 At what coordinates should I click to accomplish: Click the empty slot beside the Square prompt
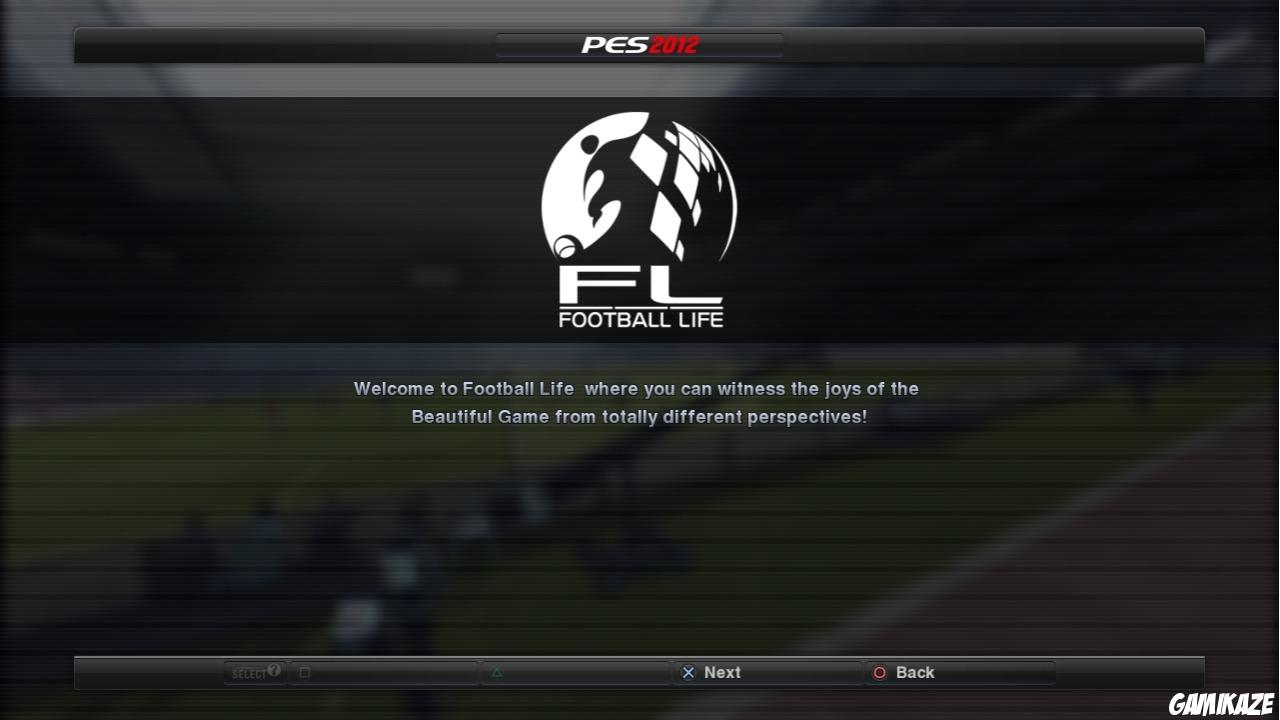click(390, 672)
